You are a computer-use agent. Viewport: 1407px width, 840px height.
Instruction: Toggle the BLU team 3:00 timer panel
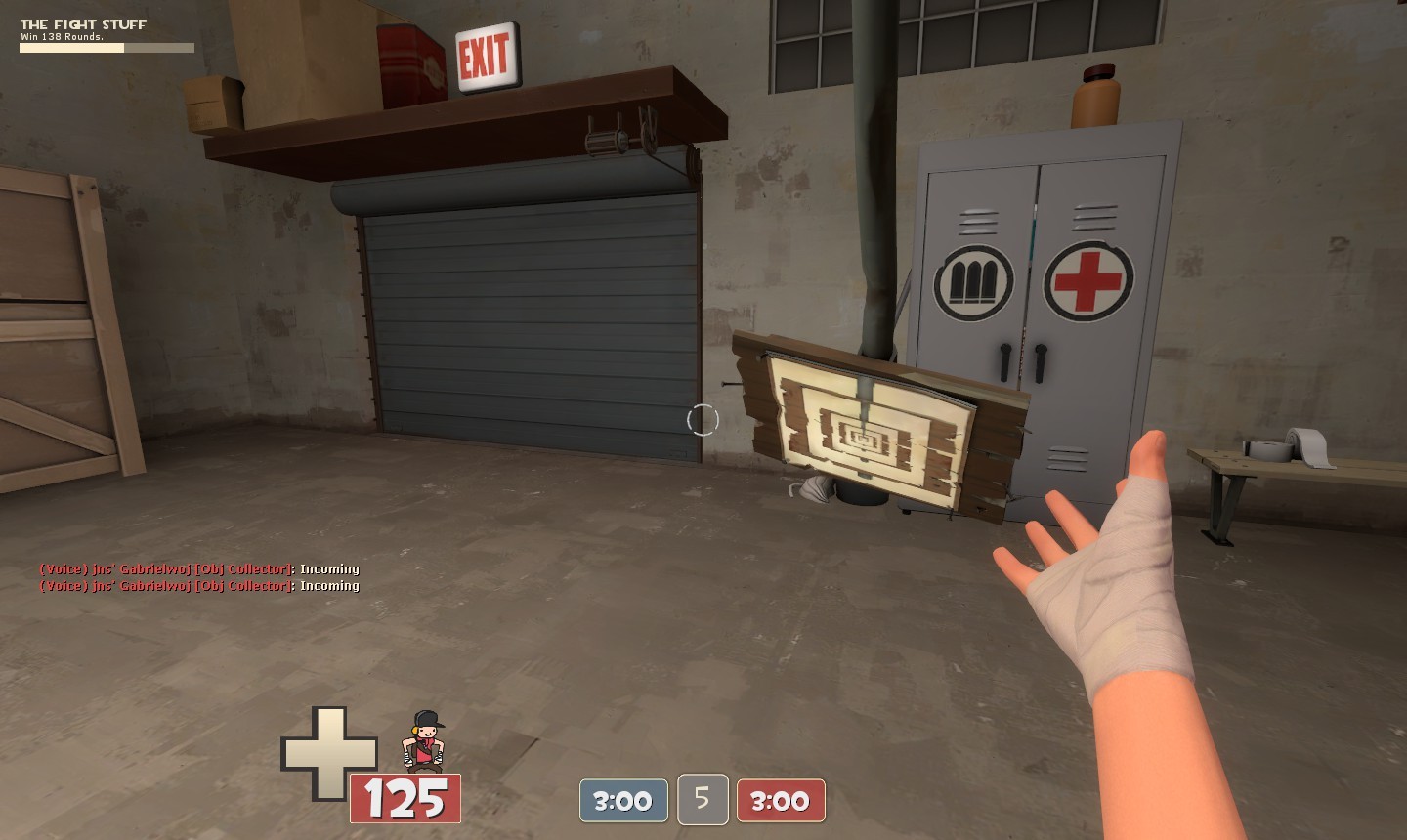(622, 800)
